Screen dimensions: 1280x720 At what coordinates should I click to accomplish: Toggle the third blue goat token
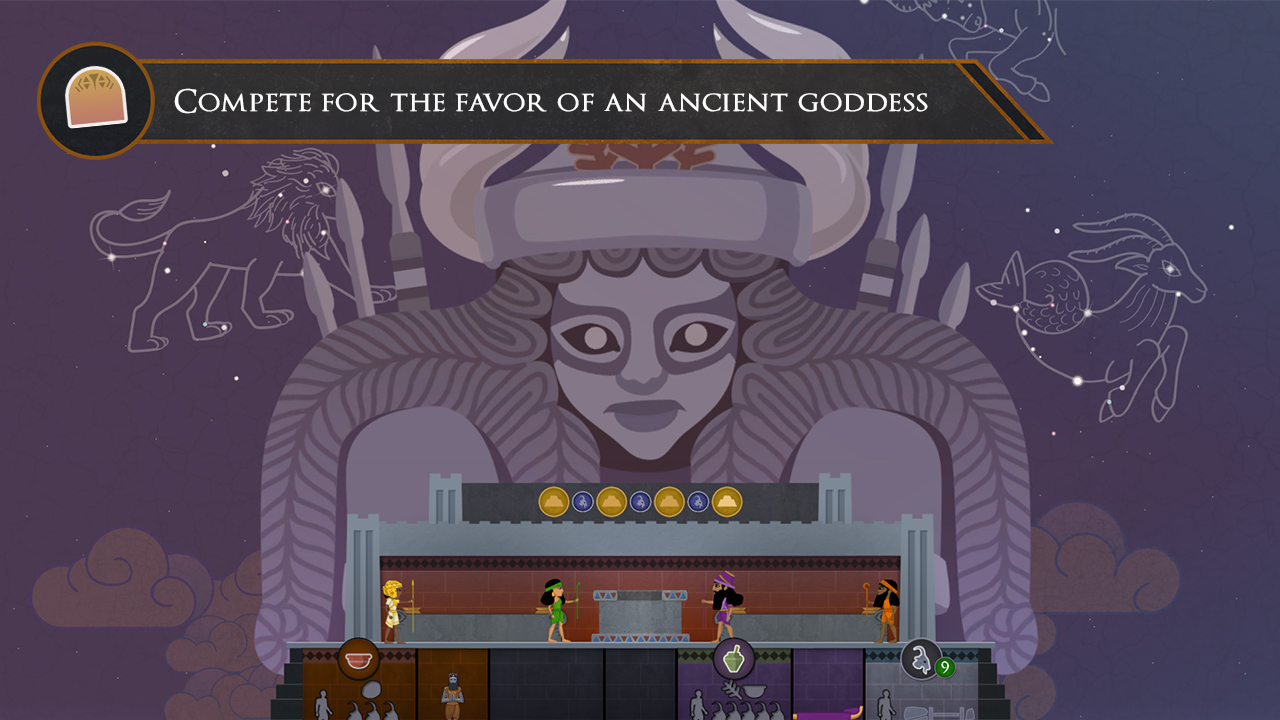coord(698,502)
